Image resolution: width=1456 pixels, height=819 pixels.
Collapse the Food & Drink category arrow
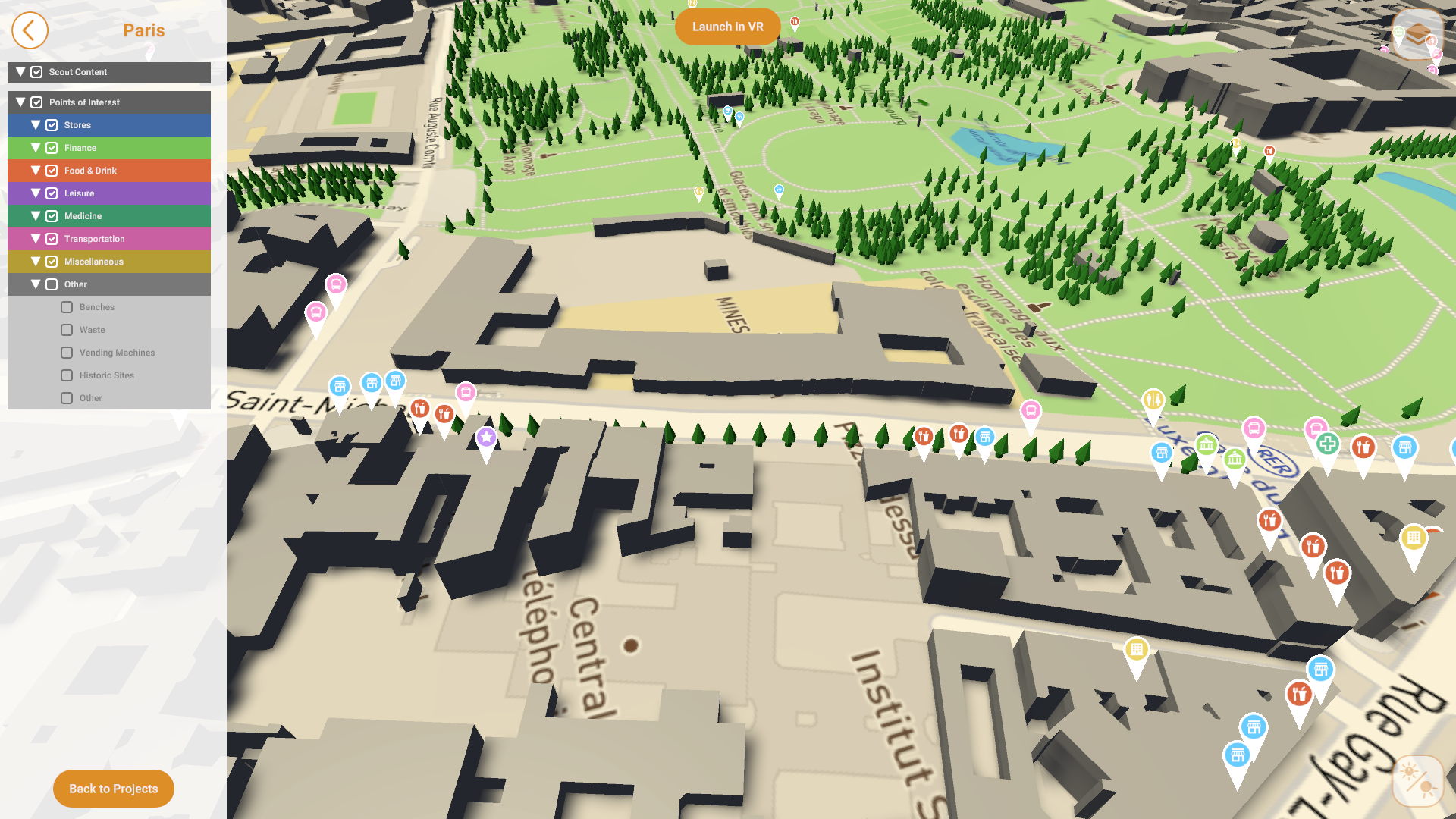(35, 170)
